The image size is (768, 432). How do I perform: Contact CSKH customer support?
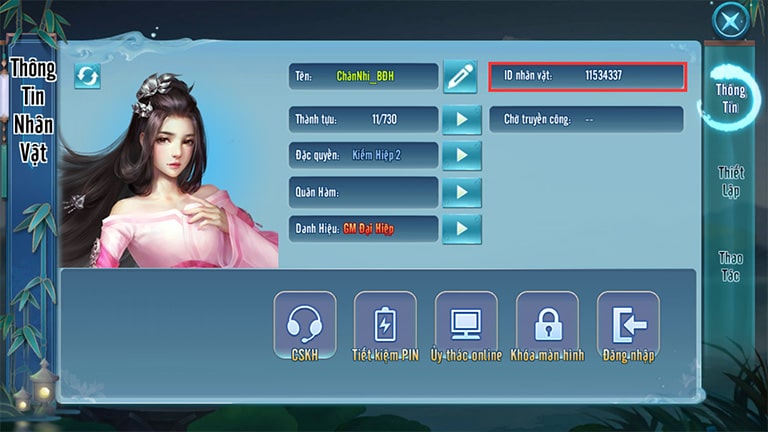[x=304, y=327]
